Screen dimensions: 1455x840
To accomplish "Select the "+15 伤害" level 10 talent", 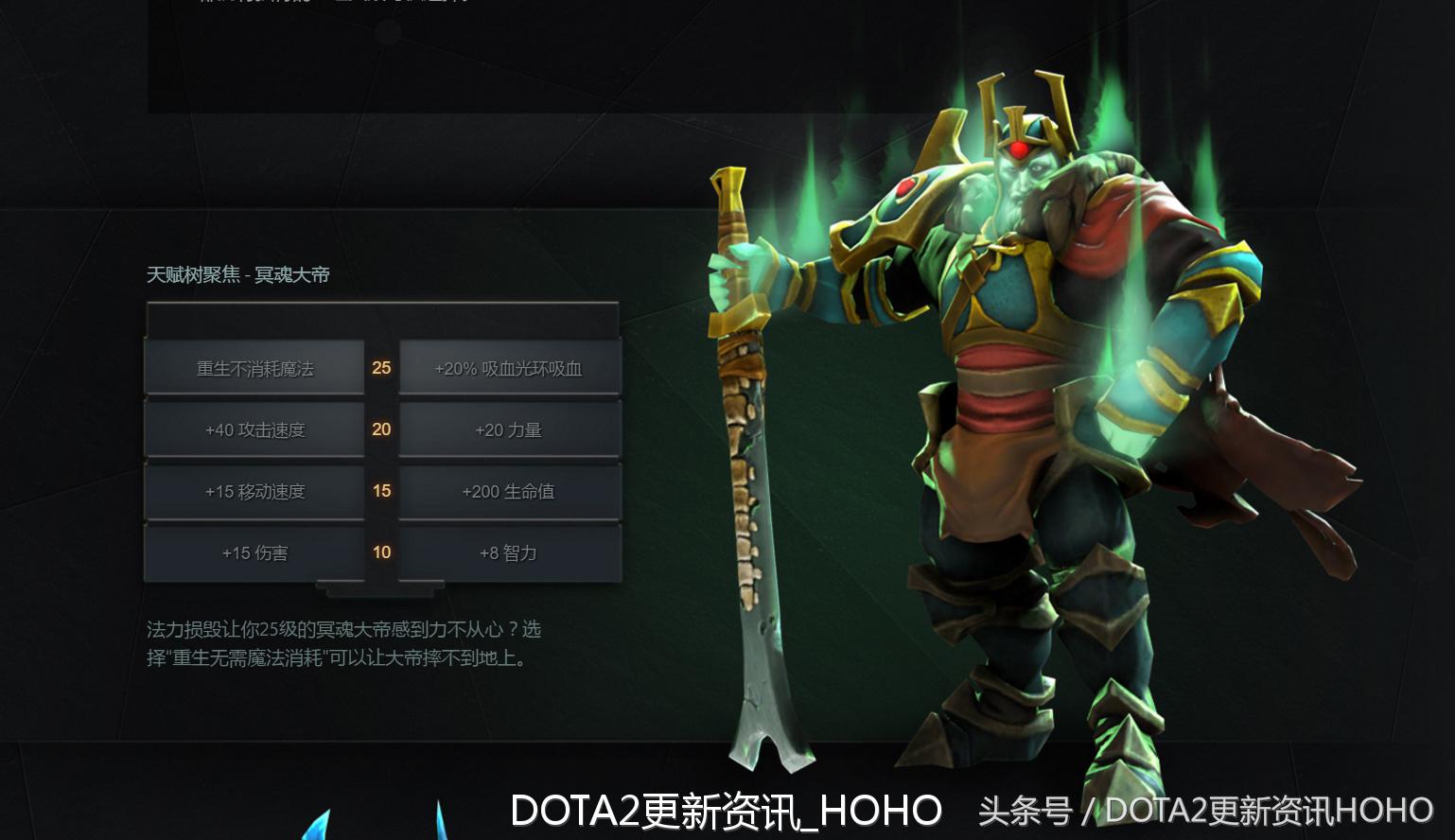I will point(255,552).
